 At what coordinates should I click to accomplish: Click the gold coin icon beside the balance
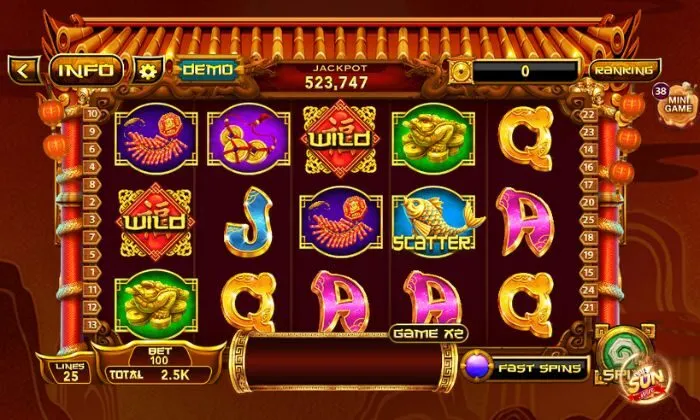[459, 71]
